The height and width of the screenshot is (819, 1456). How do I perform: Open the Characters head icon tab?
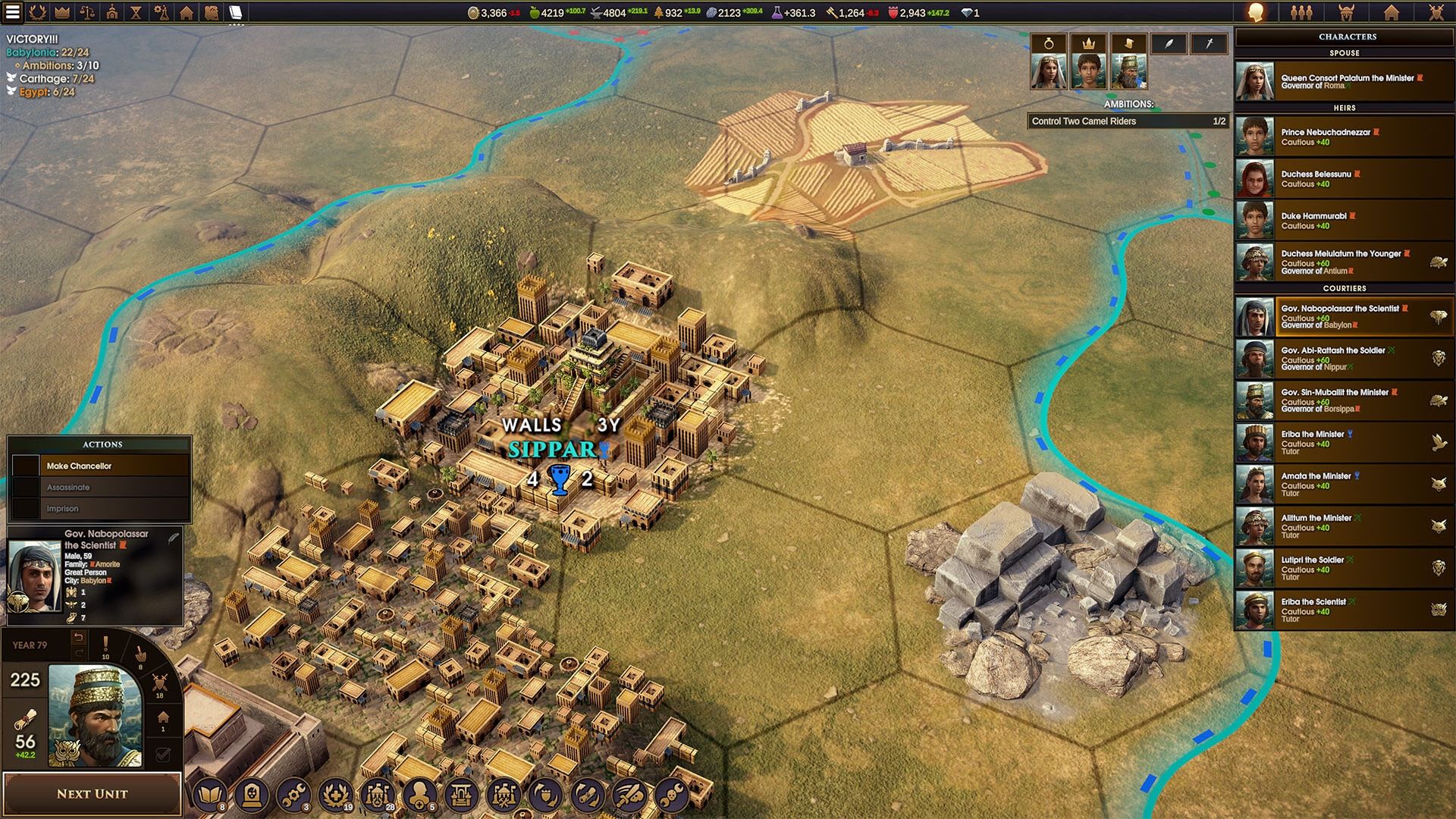(1256, 12)
